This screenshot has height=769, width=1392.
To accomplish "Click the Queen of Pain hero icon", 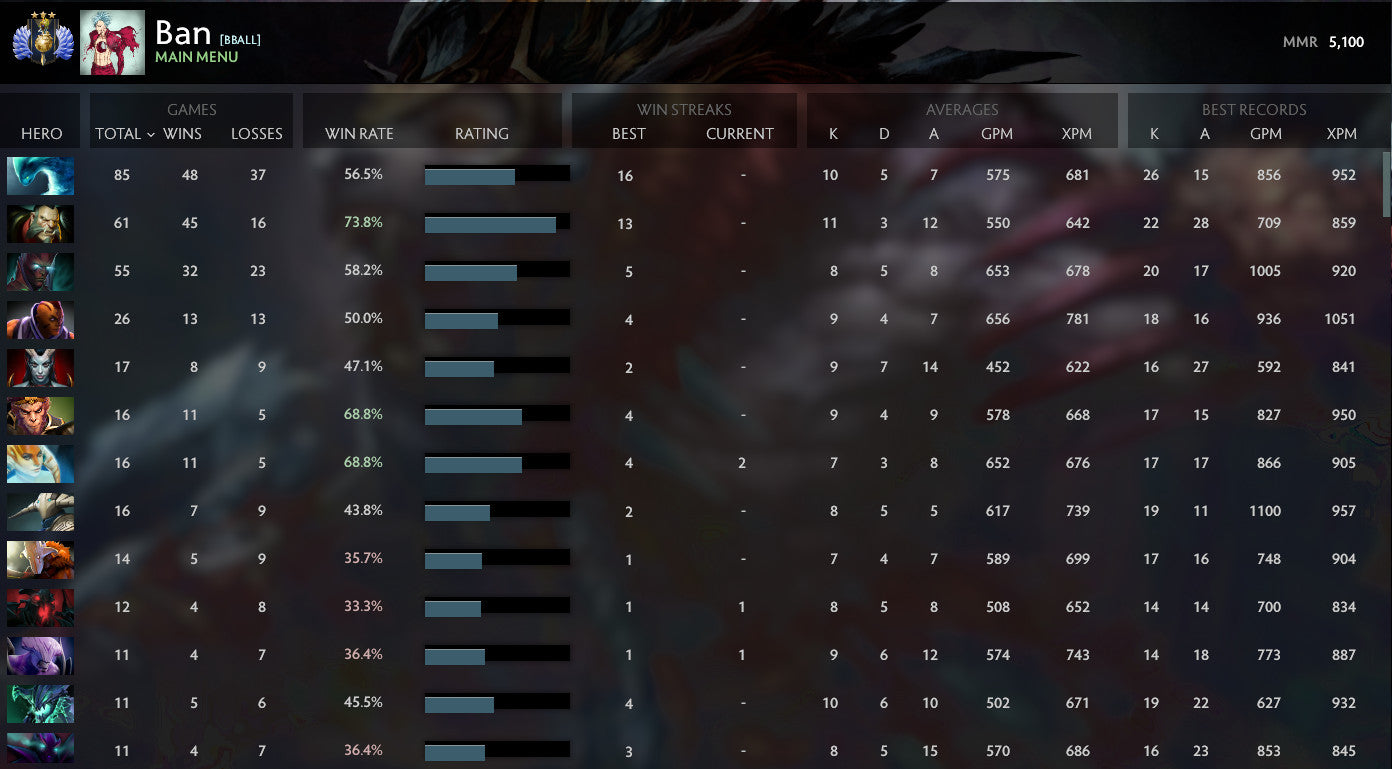I will click(x=40, y=367).
